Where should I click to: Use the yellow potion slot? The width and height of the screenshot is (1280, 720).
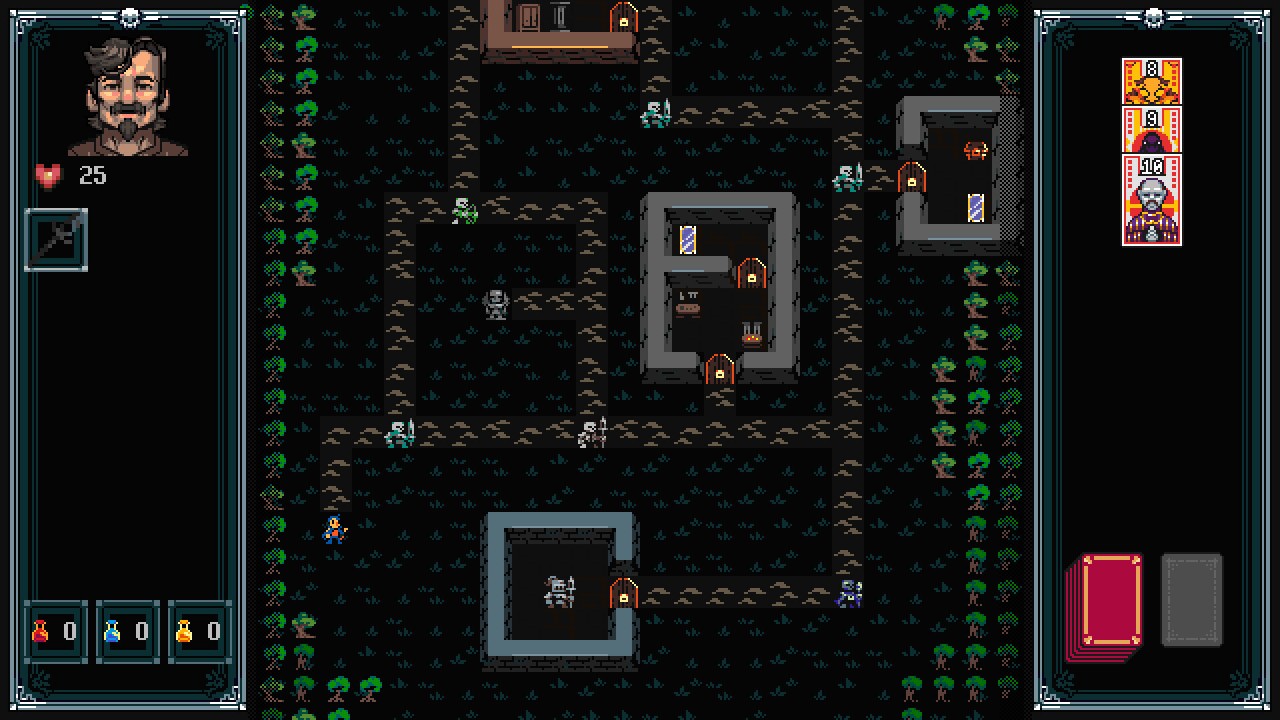(x=199, y=631)
